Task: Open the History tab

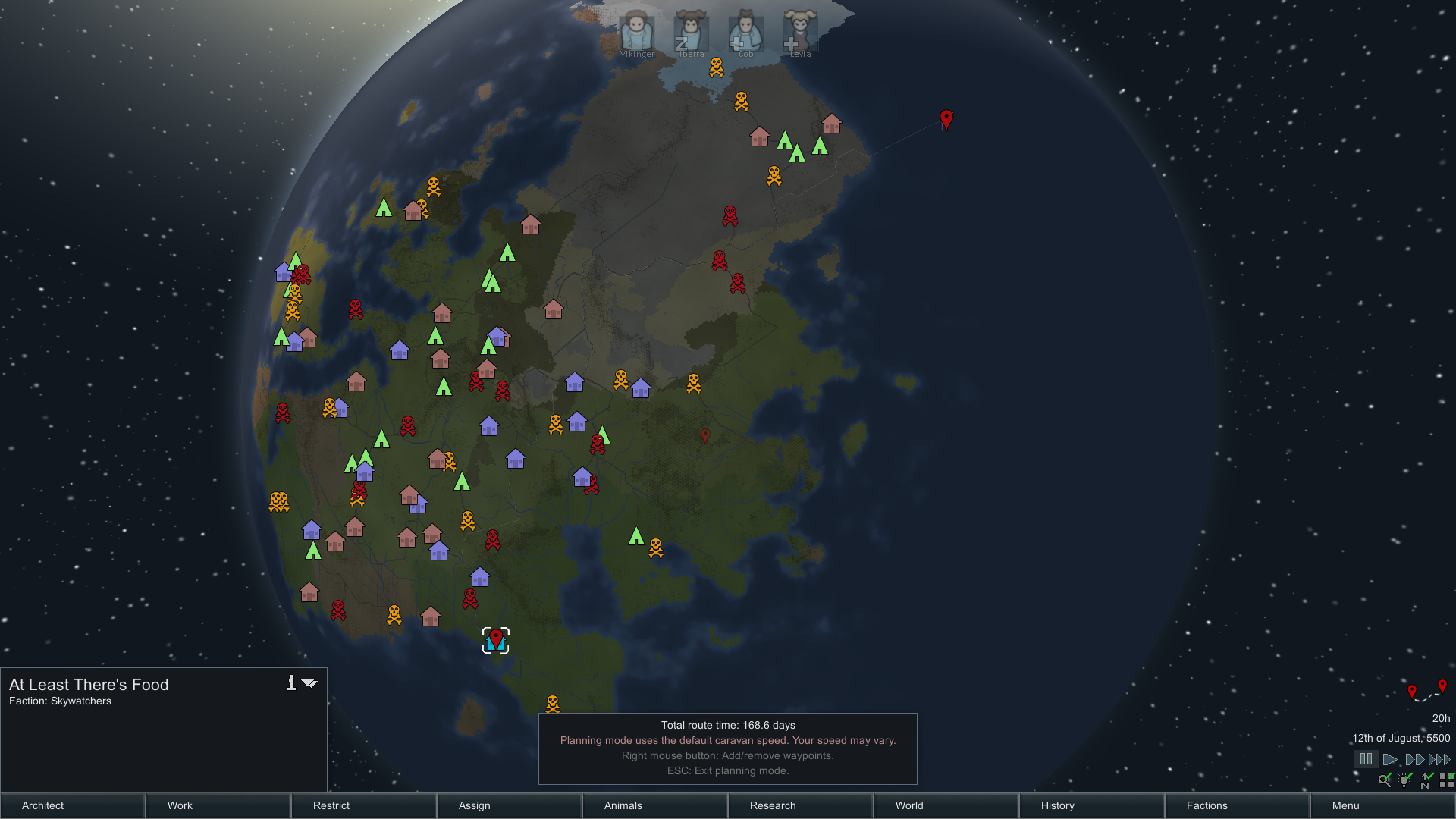Action: coord(1091,805)
